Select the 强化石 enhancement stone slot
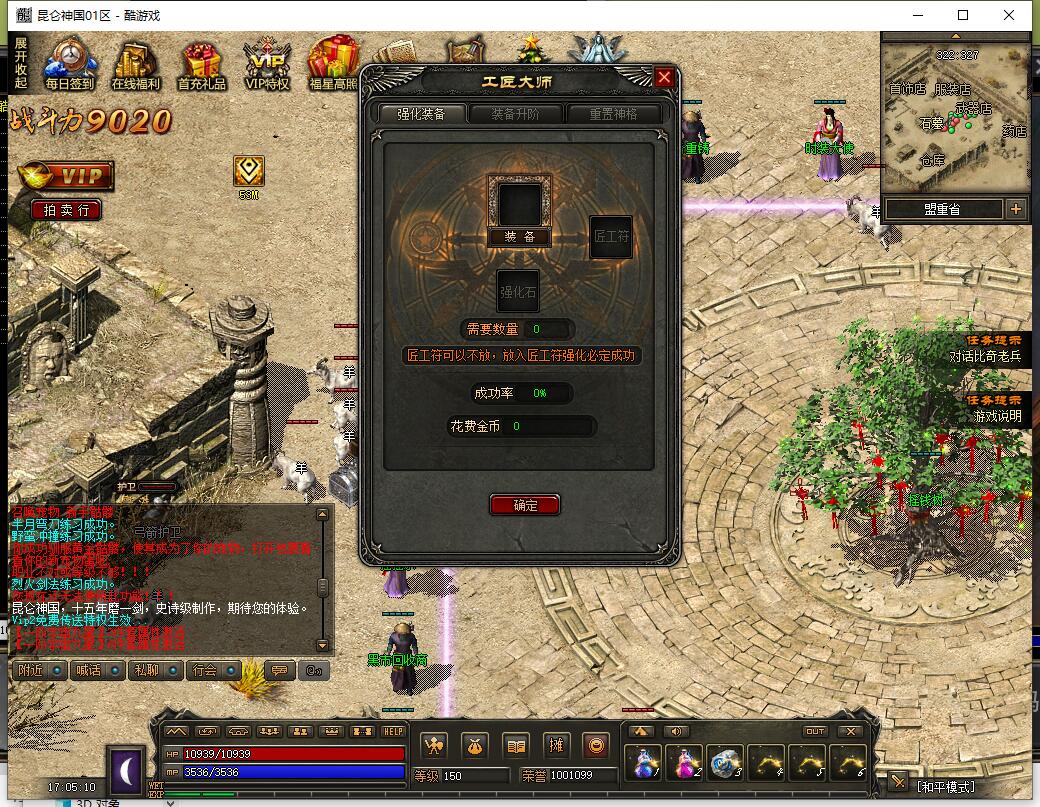 coord(518,290)
